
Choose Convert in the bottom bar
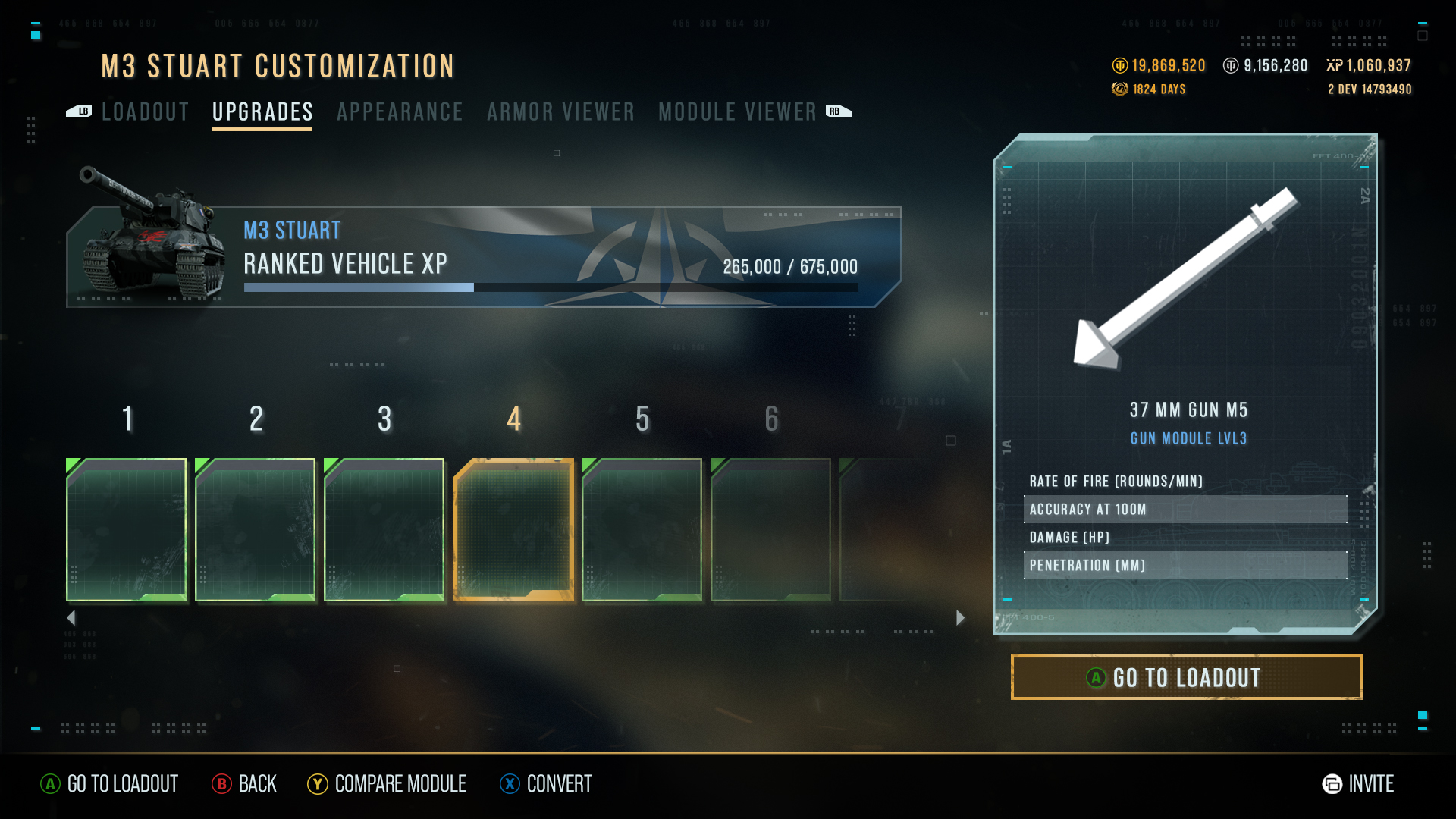tap(547, 784)
